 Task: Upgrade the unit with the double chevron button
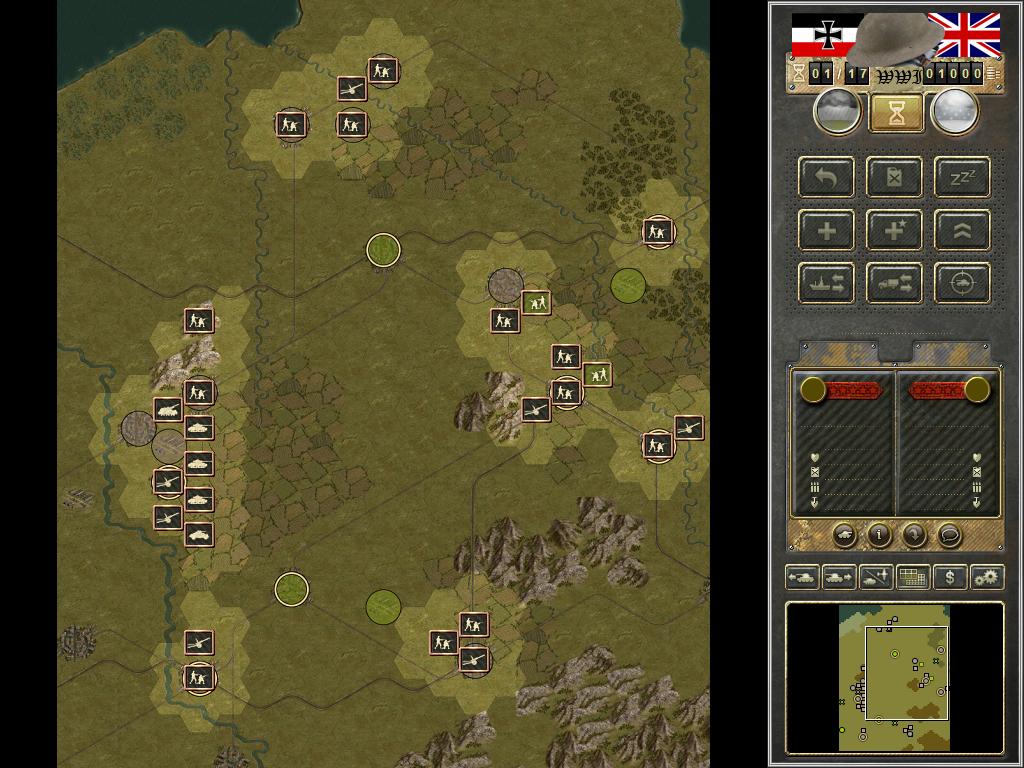click(x=962, y=230)
